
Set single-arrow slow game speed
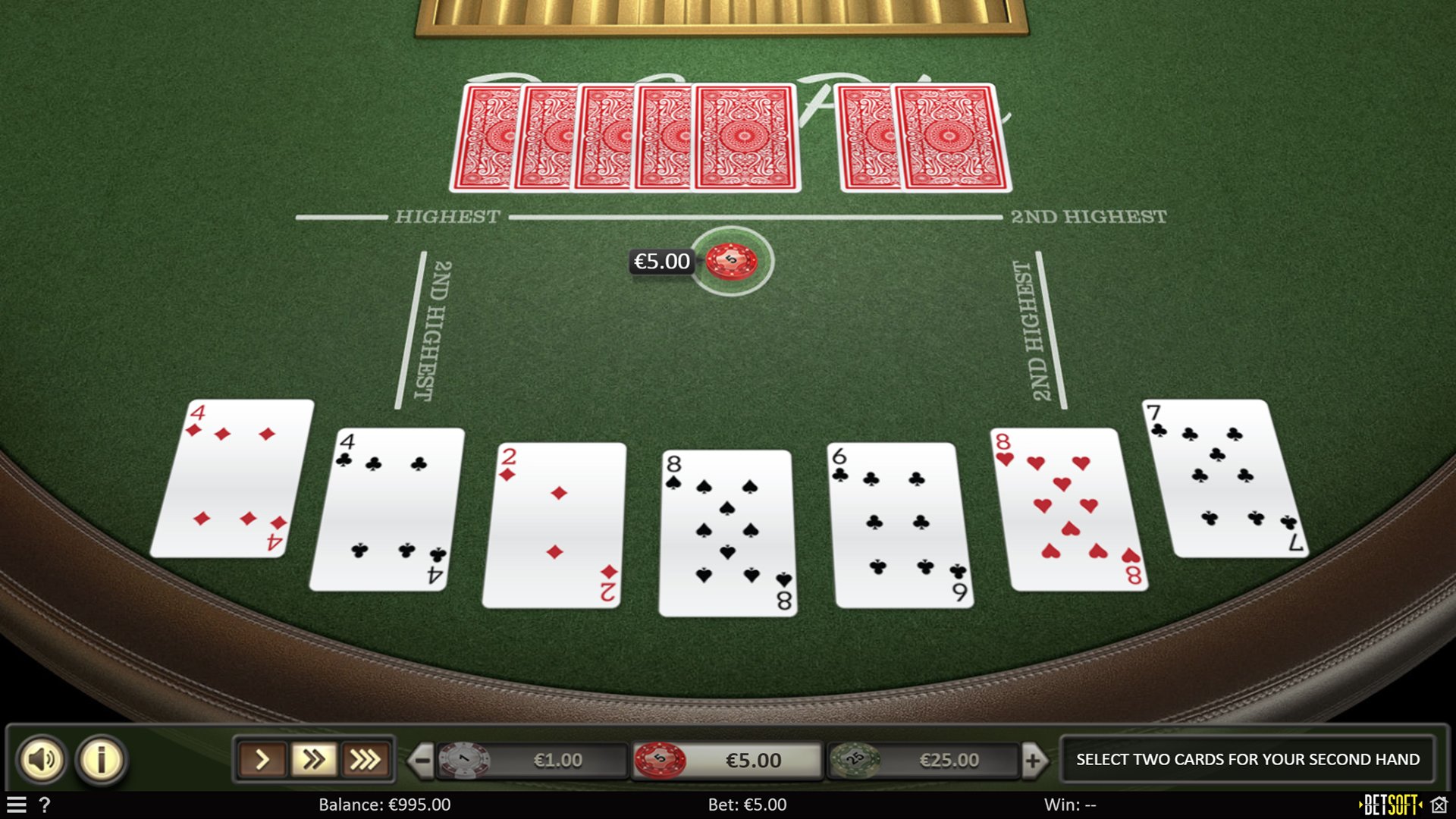pos(262,759)
